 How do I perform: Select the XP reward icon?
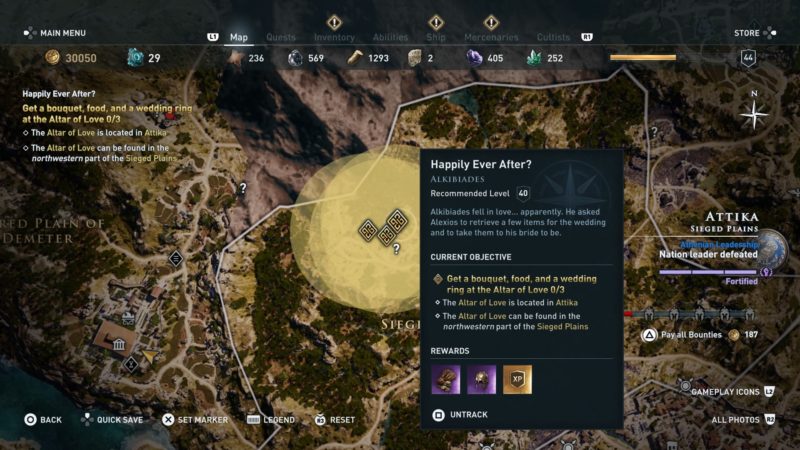click(517, 380)
